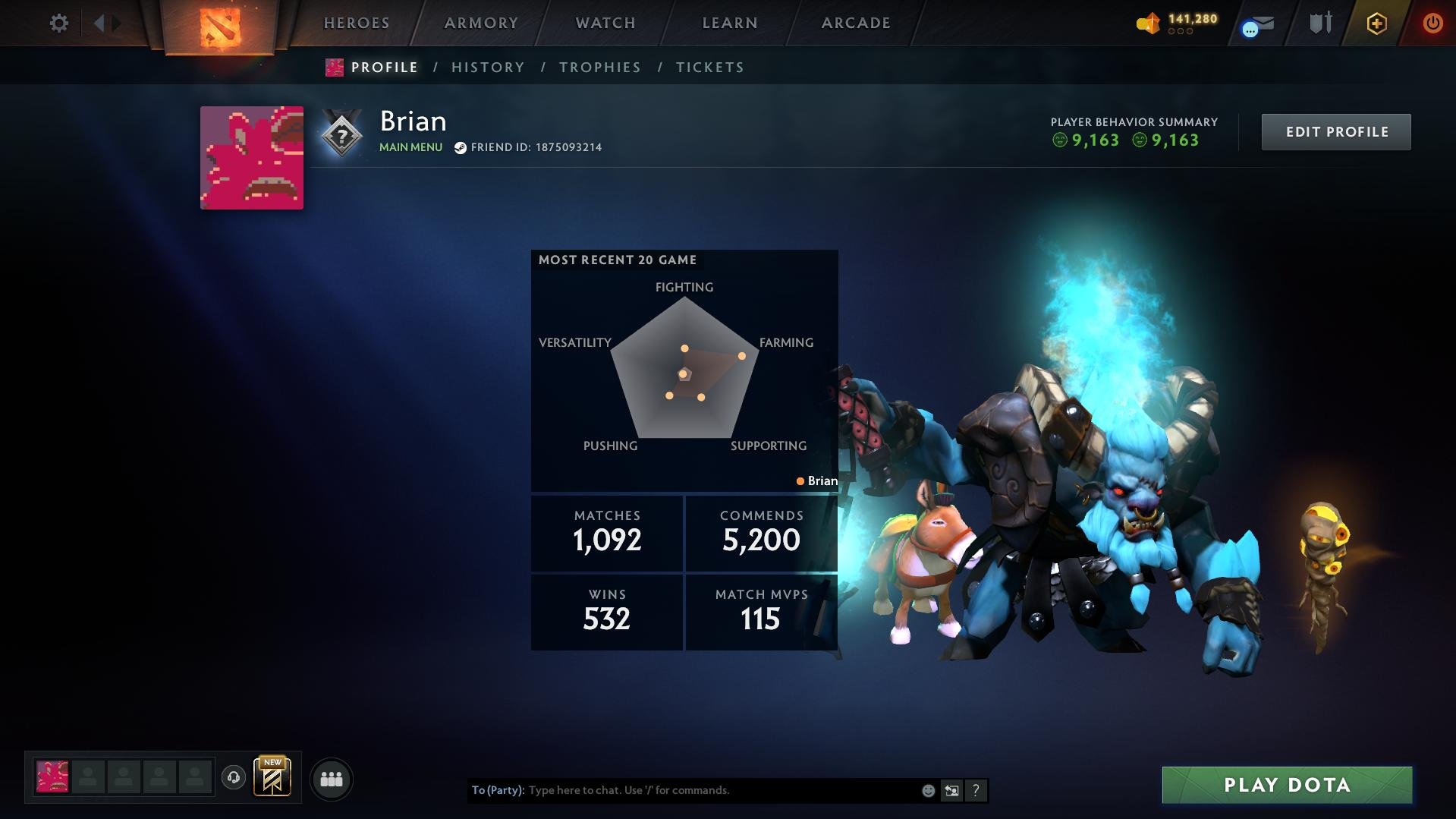Open the Trophies tab
The image size is (1456, 819).
[600, 68]
